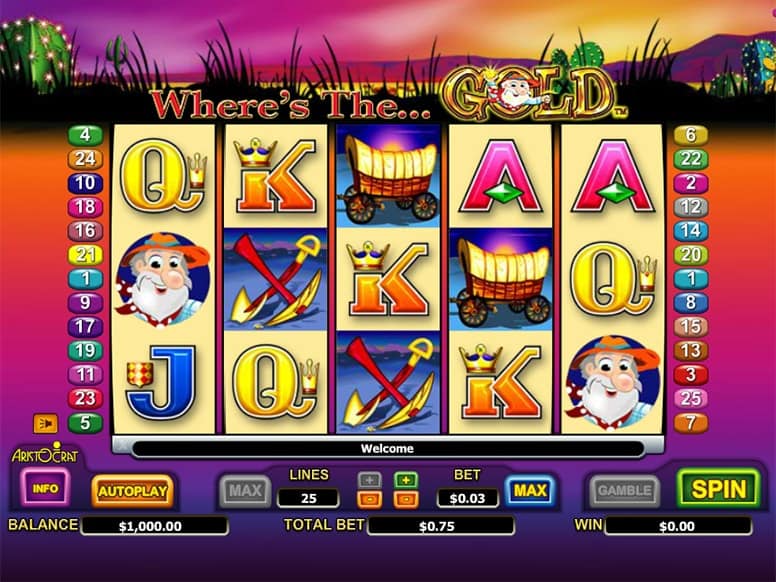Screen dimensions: 776x582
Task: Lower the bet with the orange minus near BET
Action: click(x=405, y=498)
